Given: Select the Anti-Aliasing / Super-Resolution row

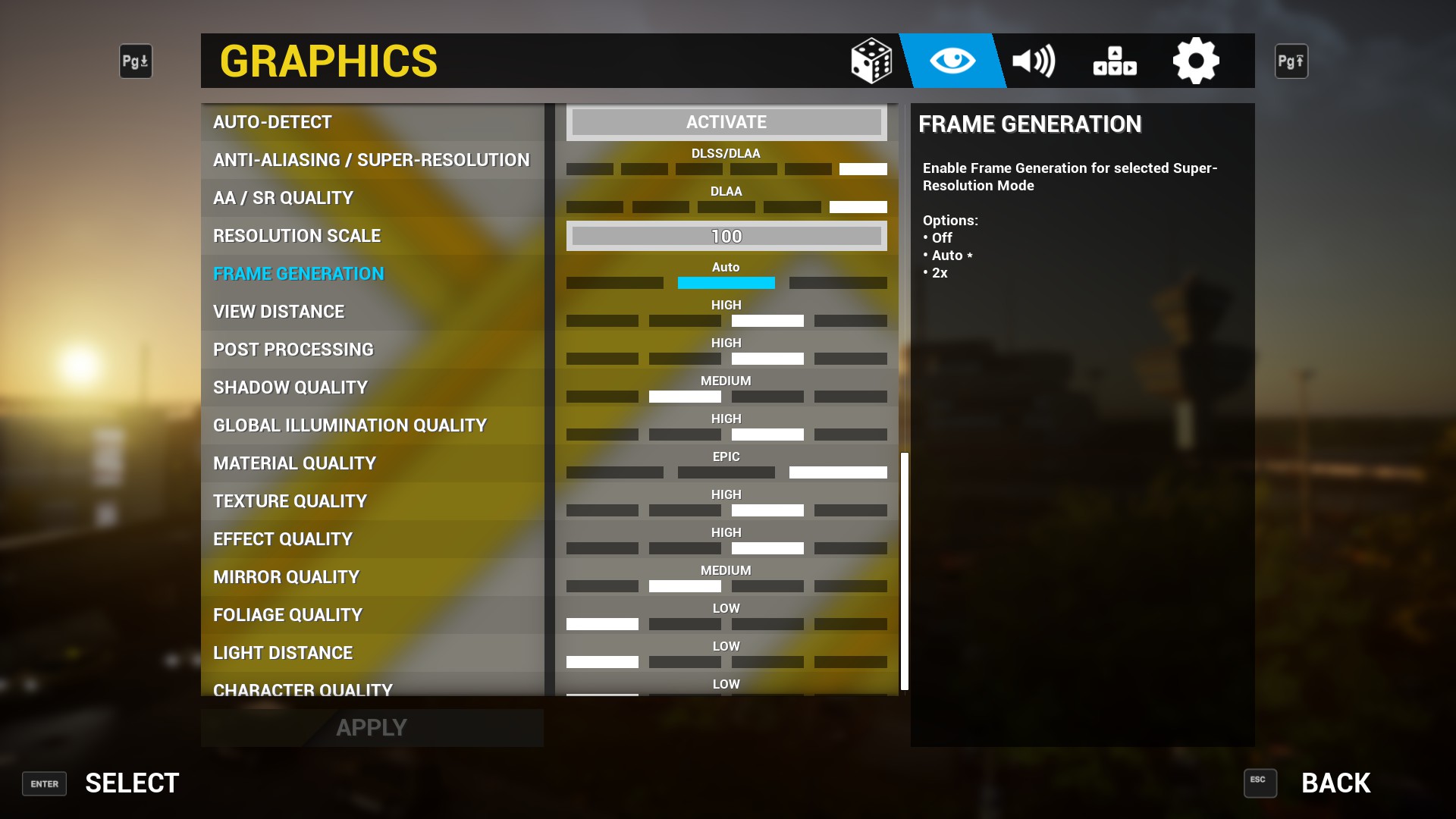Looking at the screenshot, I should coord(371,160).
